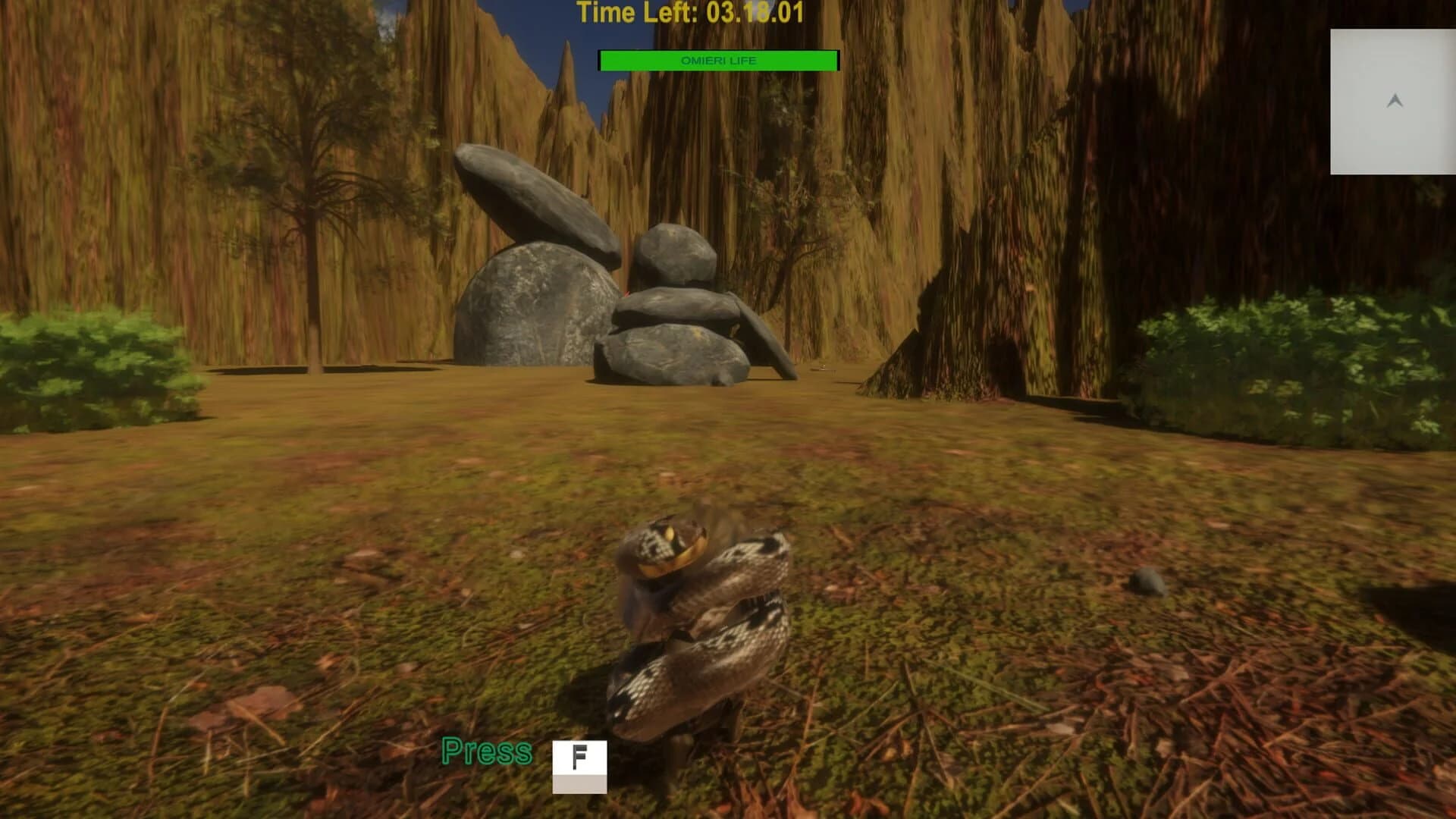Click the player arrow on the minimap
The width and height of the screenshot is (1456, 819).
click(x=1392, y=99)
